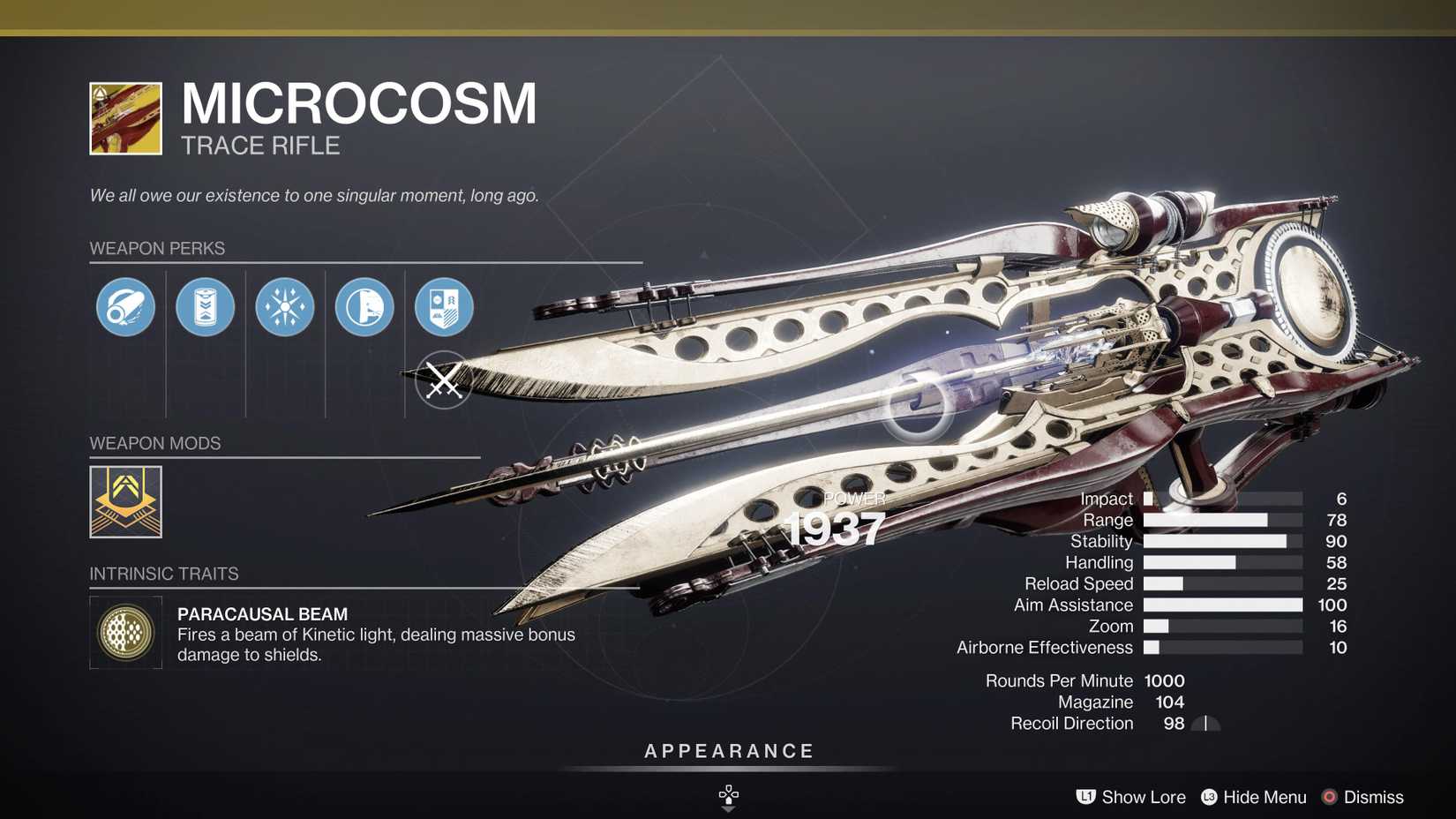Click the Recoil Direction indicator
This screenshot has height=819, width=1456.
click(x=1205, y=723)
